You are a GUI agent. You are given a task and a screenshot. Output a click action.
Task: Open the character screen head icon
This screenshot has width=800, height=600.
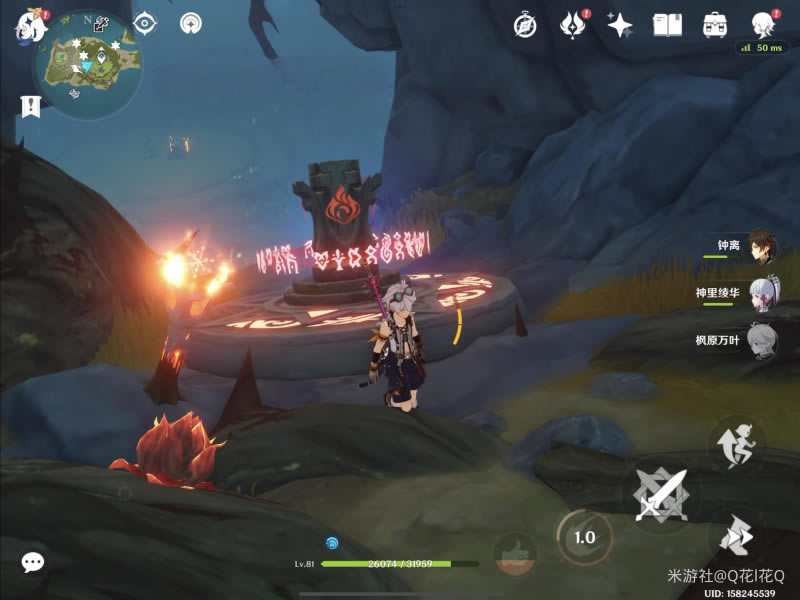(763, 24)
